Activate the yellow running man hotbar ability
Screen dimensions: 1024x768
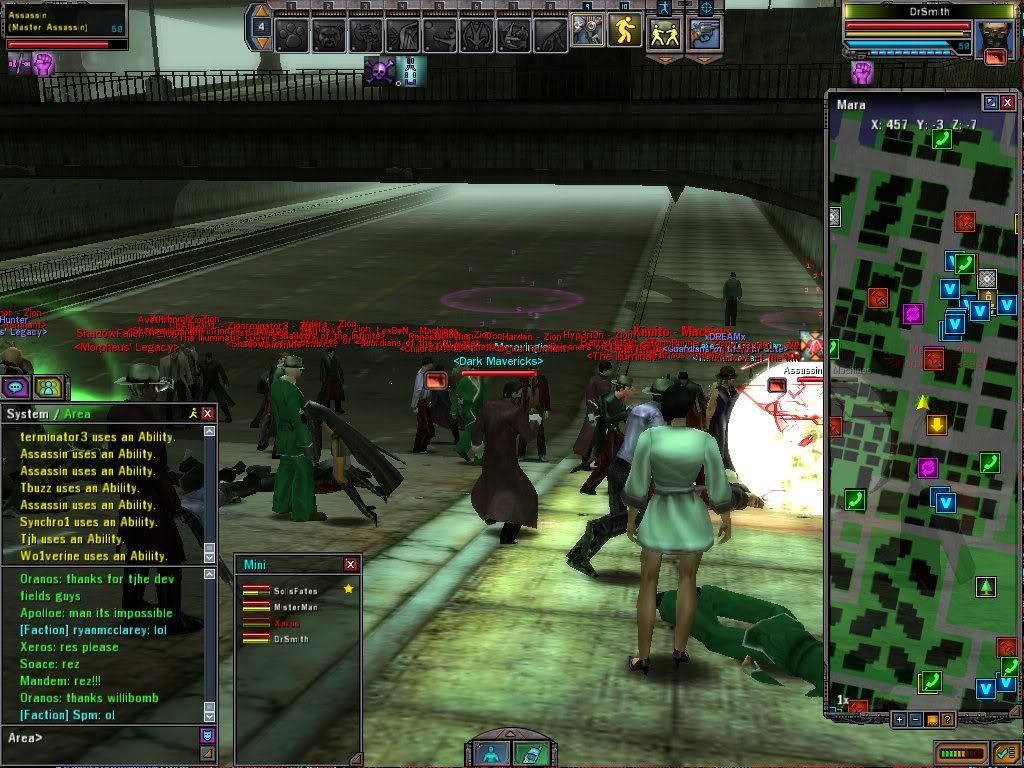(x=624, y=31)
